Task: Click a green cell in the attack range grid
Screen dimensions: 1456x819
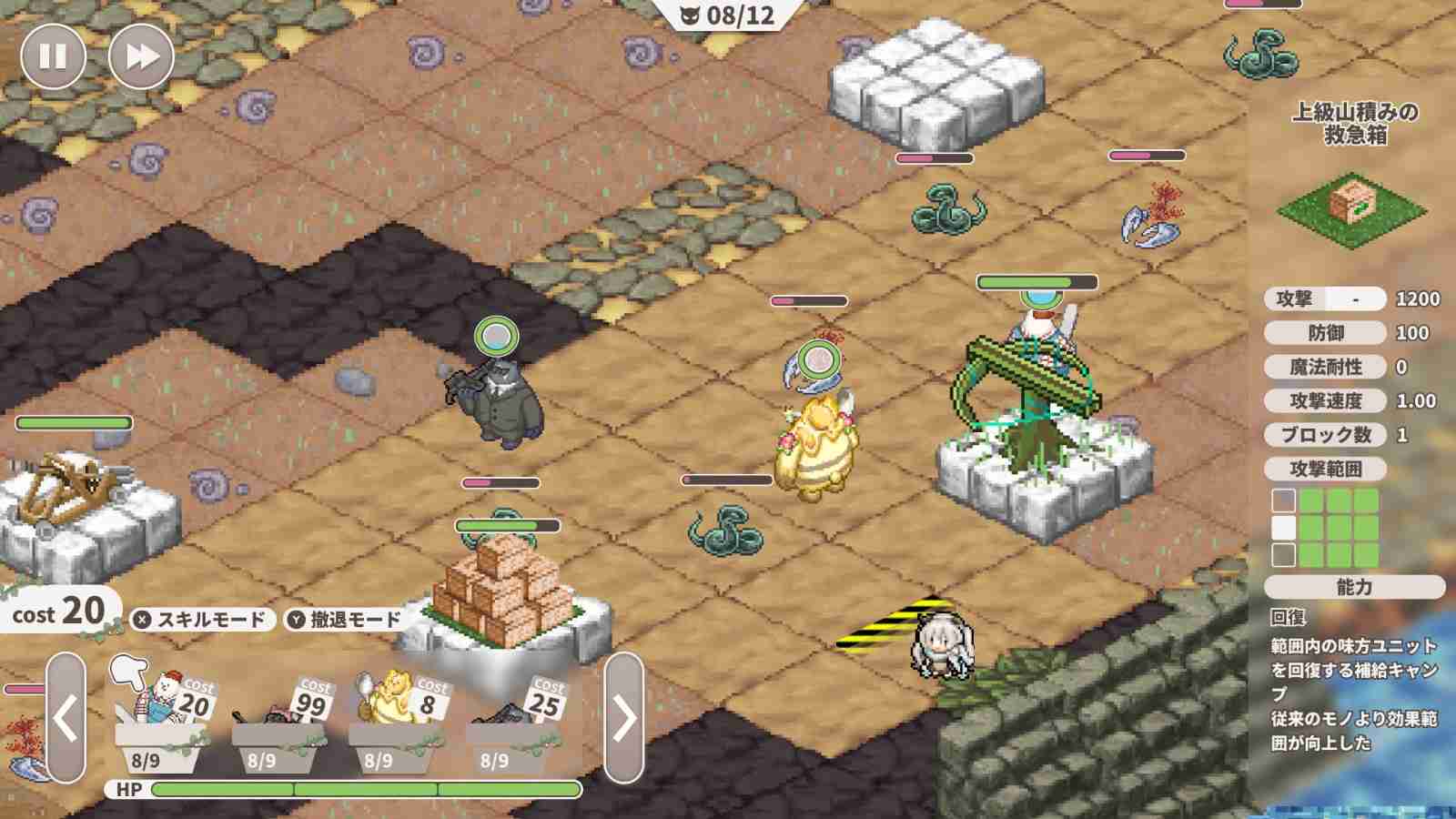Action: point(1338,528)
